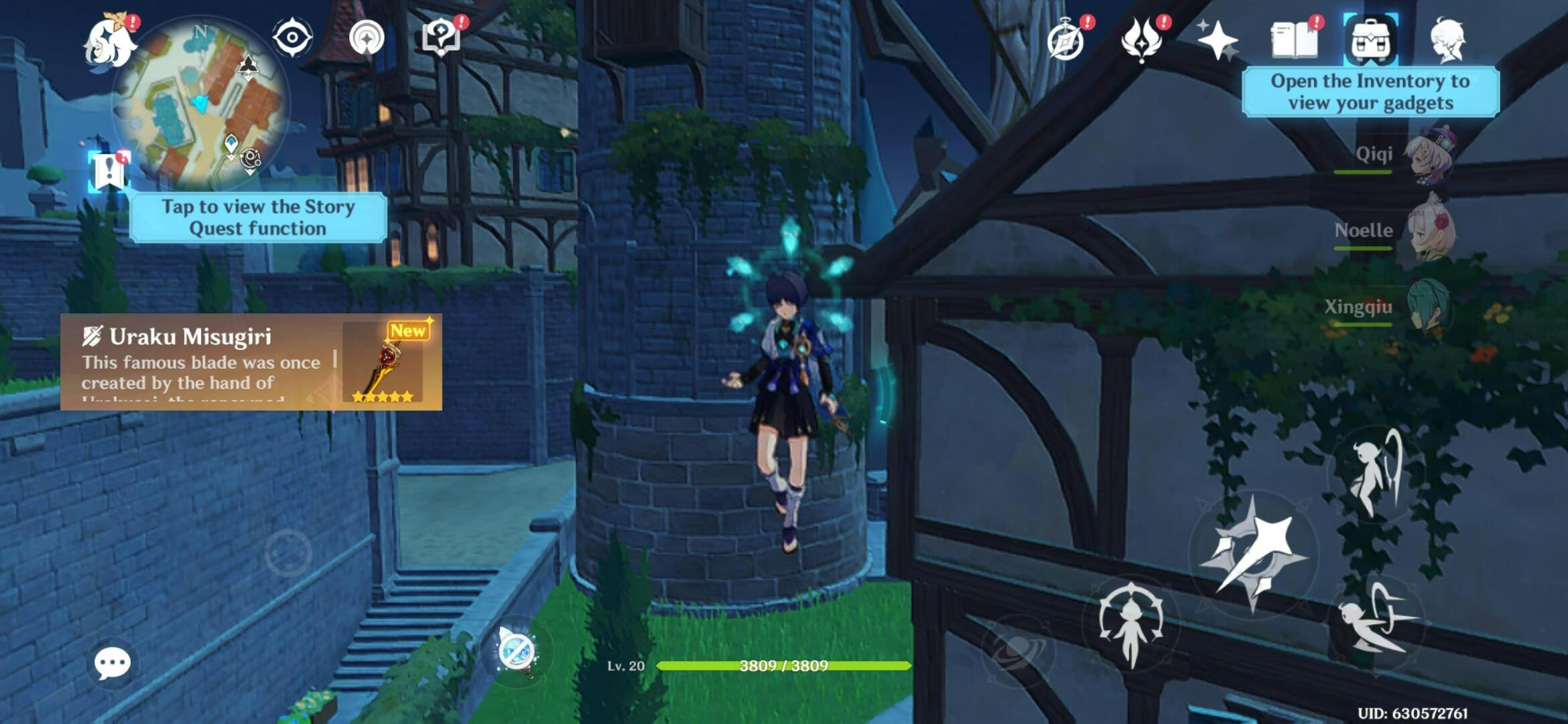This screenshot has height=724, width=1568.
Task: Open the Inventory backpack icon
Action: tap(1370, 40)
